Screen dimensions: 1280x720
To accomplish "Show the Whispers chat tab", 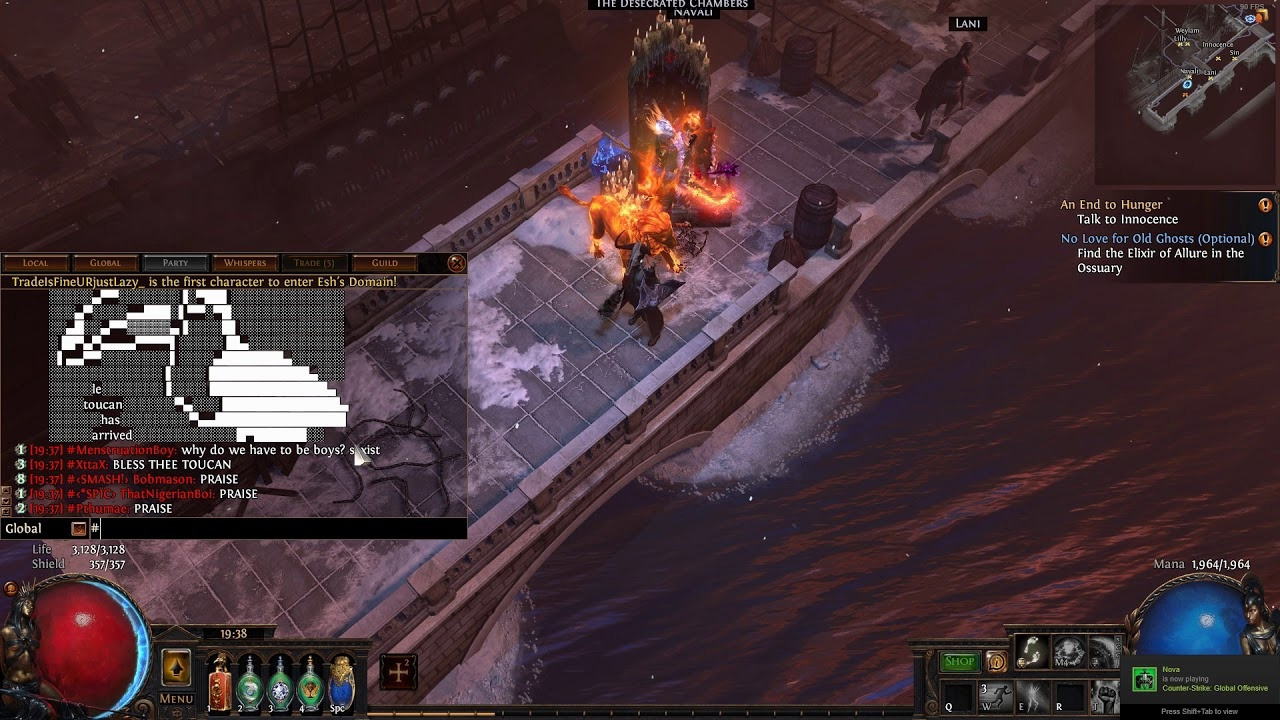I will [x=245, y=263].
